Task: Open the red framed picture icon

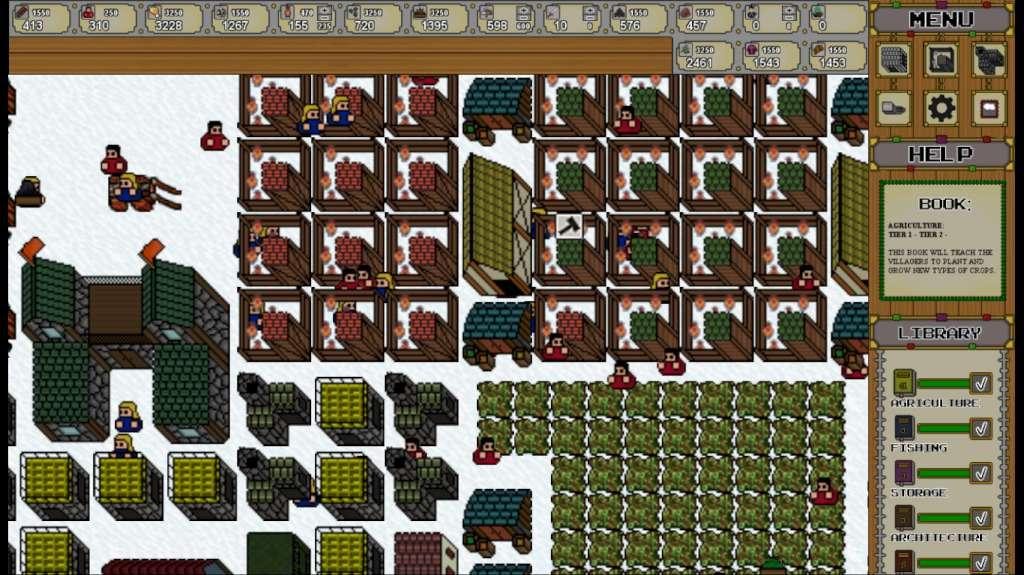Action: [x=988, y=108]
